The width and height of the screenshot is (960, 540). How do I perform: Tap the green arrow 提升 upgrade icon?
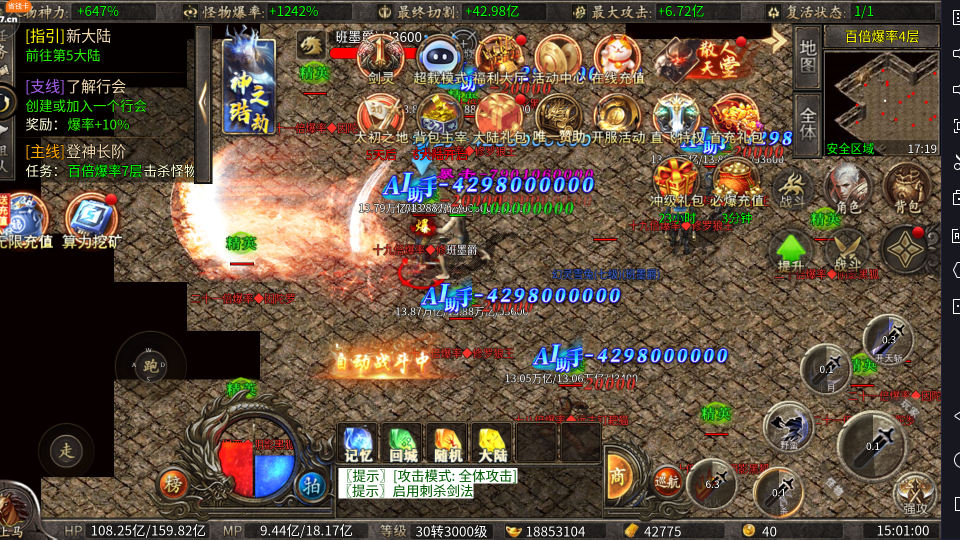point(791,250)
